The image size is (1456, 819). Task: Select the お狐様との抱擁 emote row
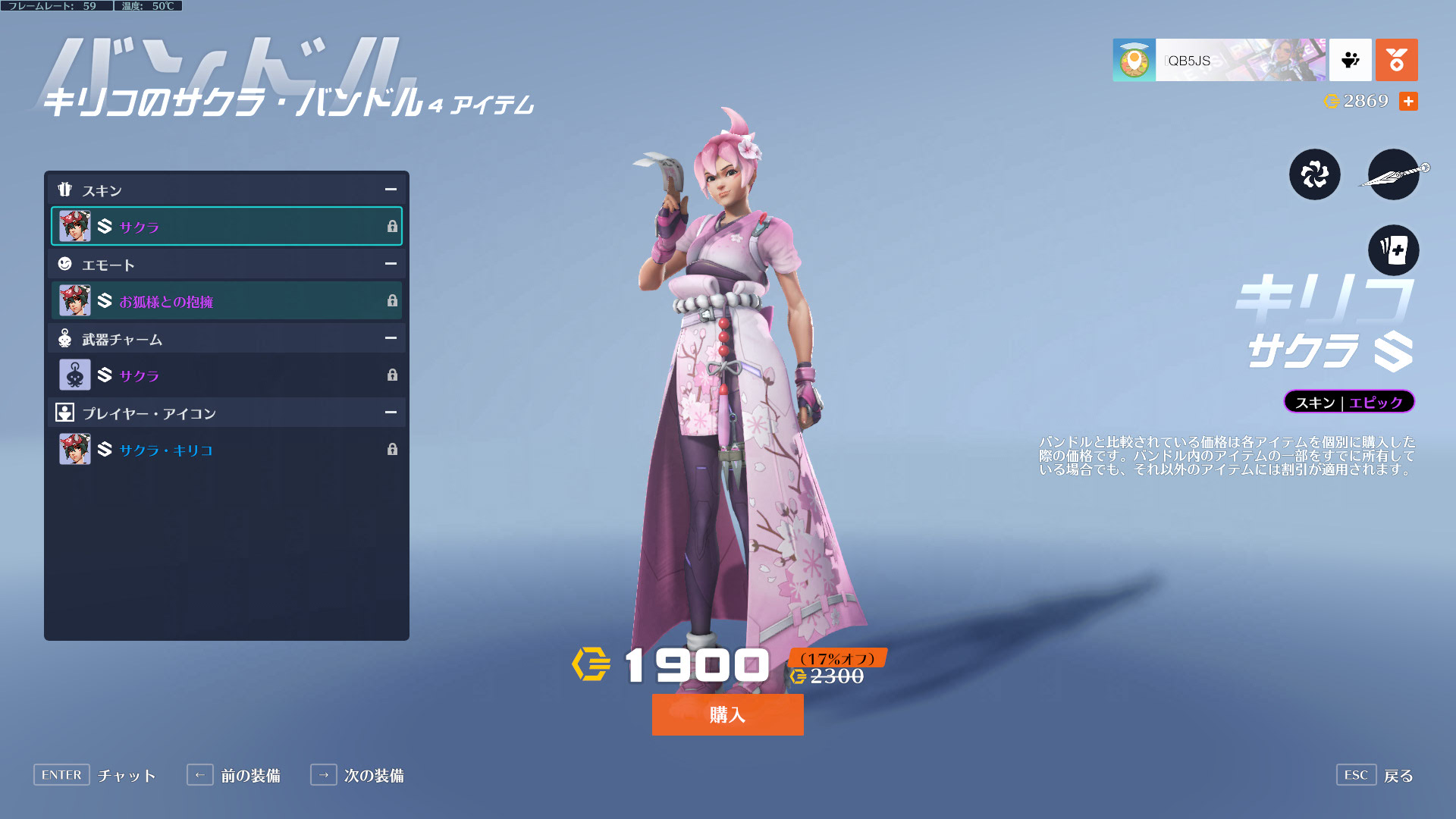(x=226, y=301)
